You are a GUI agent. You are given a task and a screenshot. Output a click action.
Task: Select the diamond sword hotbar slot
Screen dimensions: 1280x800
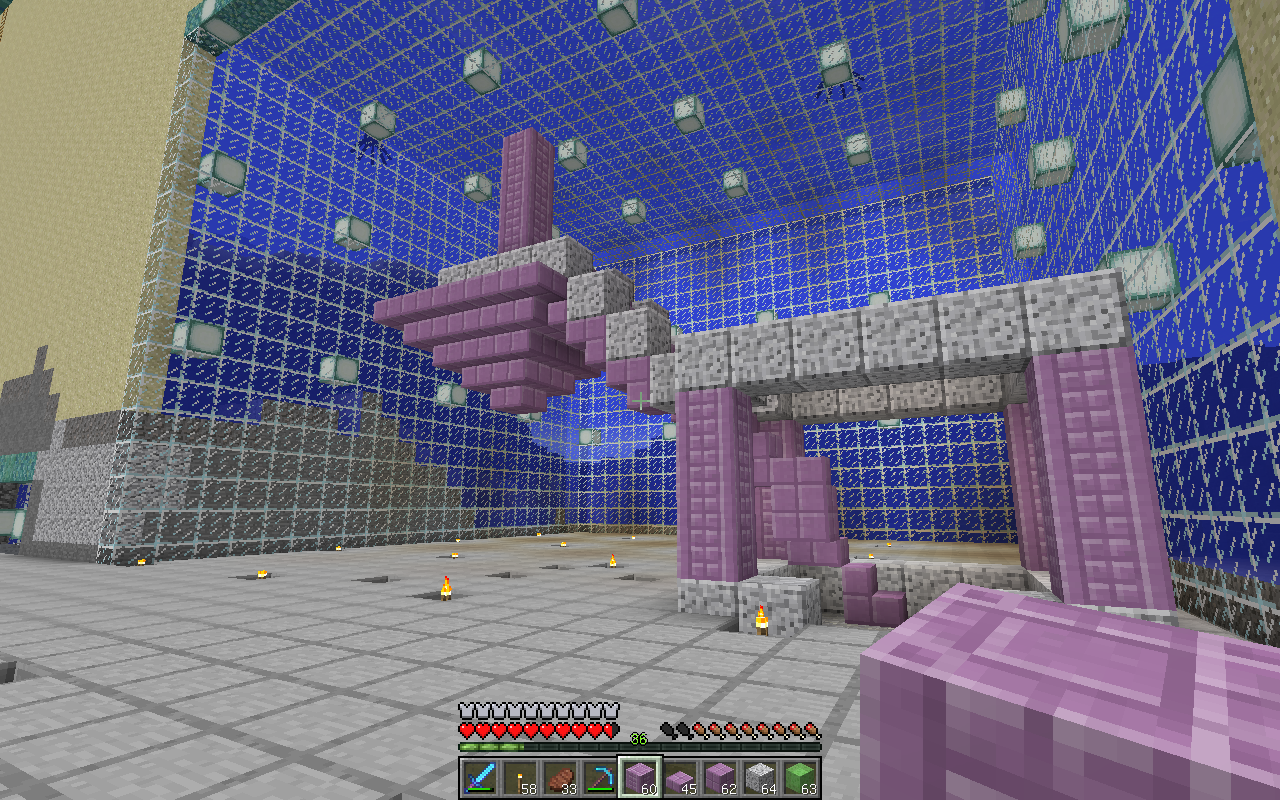point(479,778)
